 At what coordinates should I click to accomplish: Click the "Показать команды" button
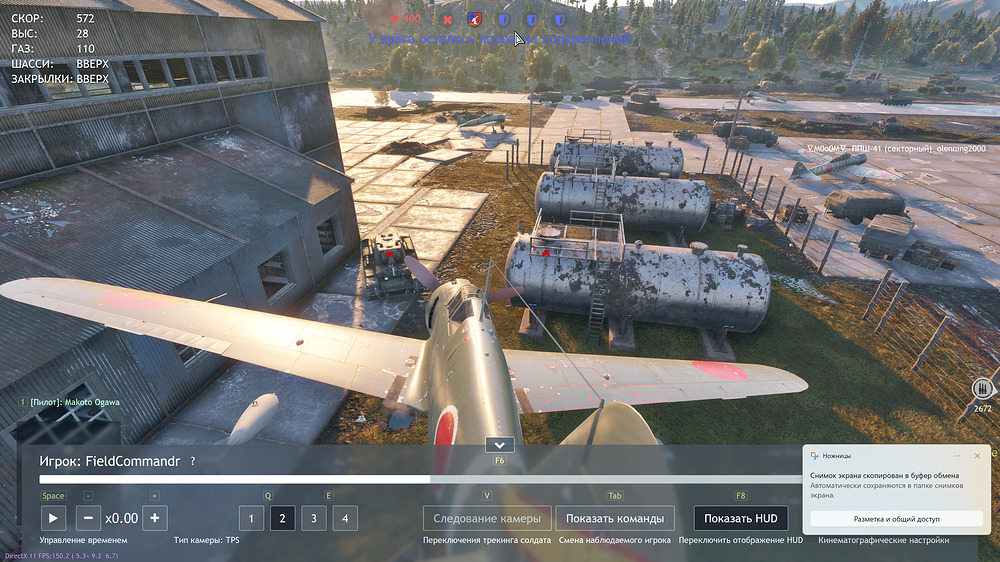pyautogui.click(x=615, y=518)
